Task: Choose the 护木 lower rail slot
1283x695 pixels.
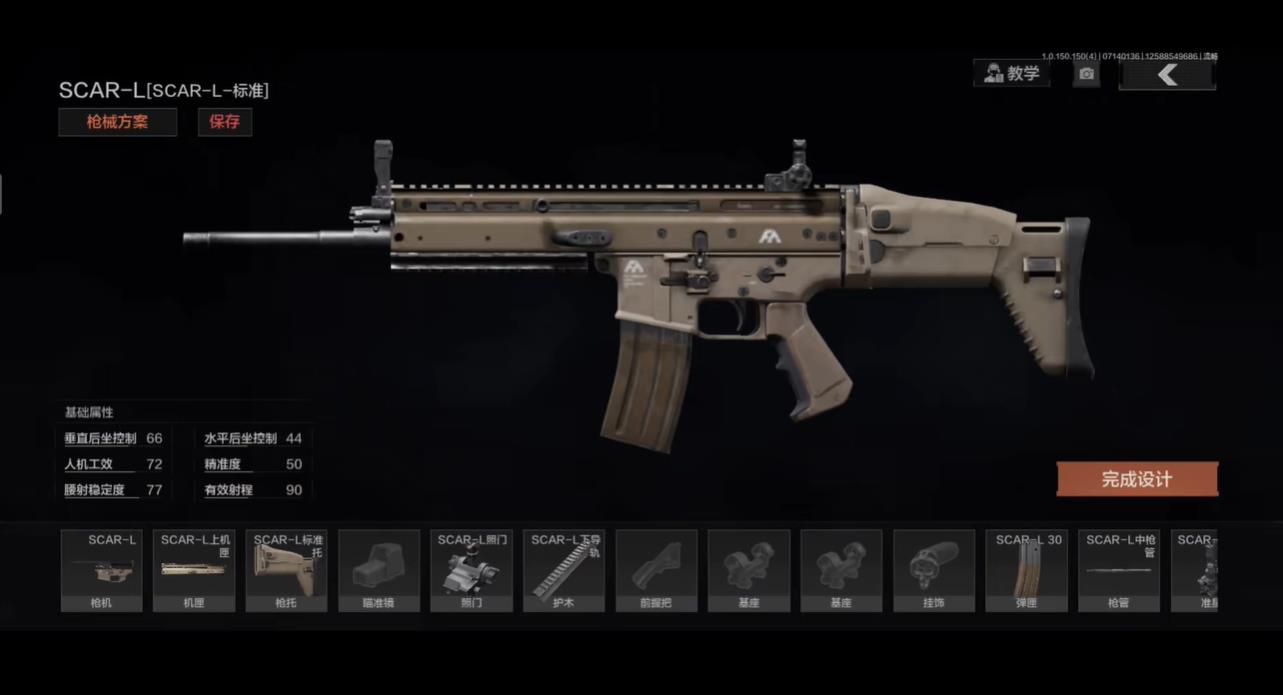Action: click(564, 570)
